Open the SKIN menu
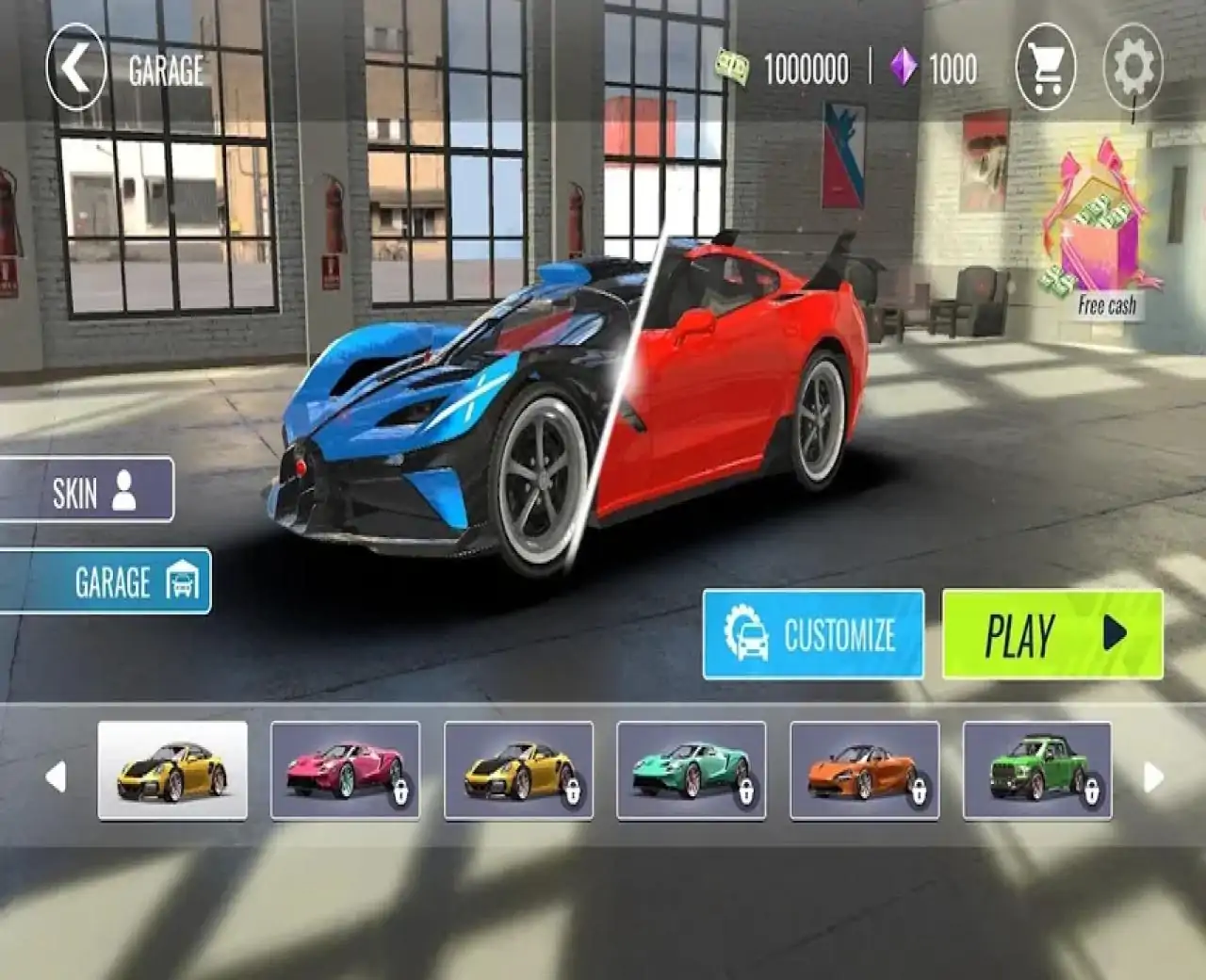Image resolution: width=1206 pixels, height=980 pixels. 88,490
